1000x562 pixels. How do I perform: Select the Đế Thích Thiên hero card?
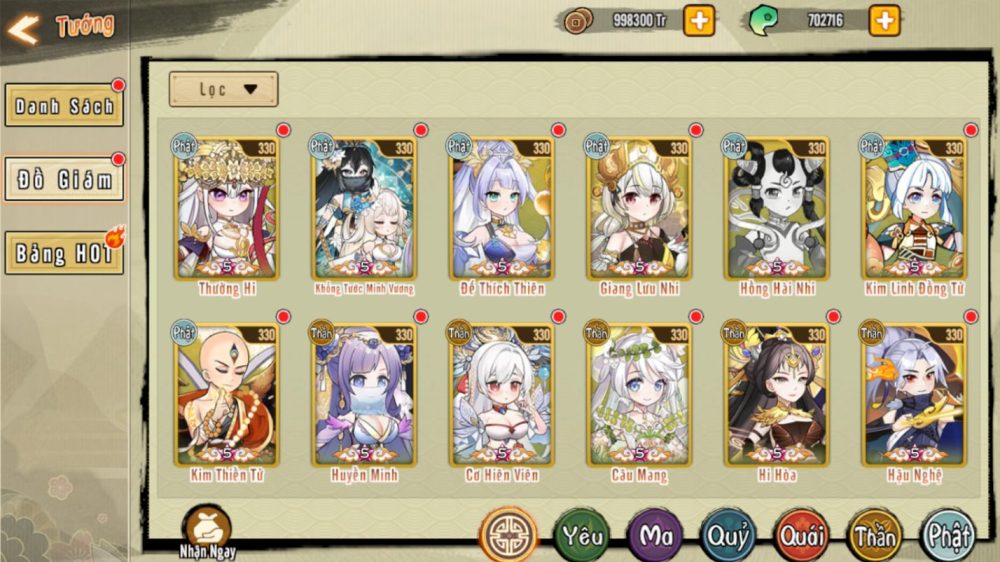point(502,208)
